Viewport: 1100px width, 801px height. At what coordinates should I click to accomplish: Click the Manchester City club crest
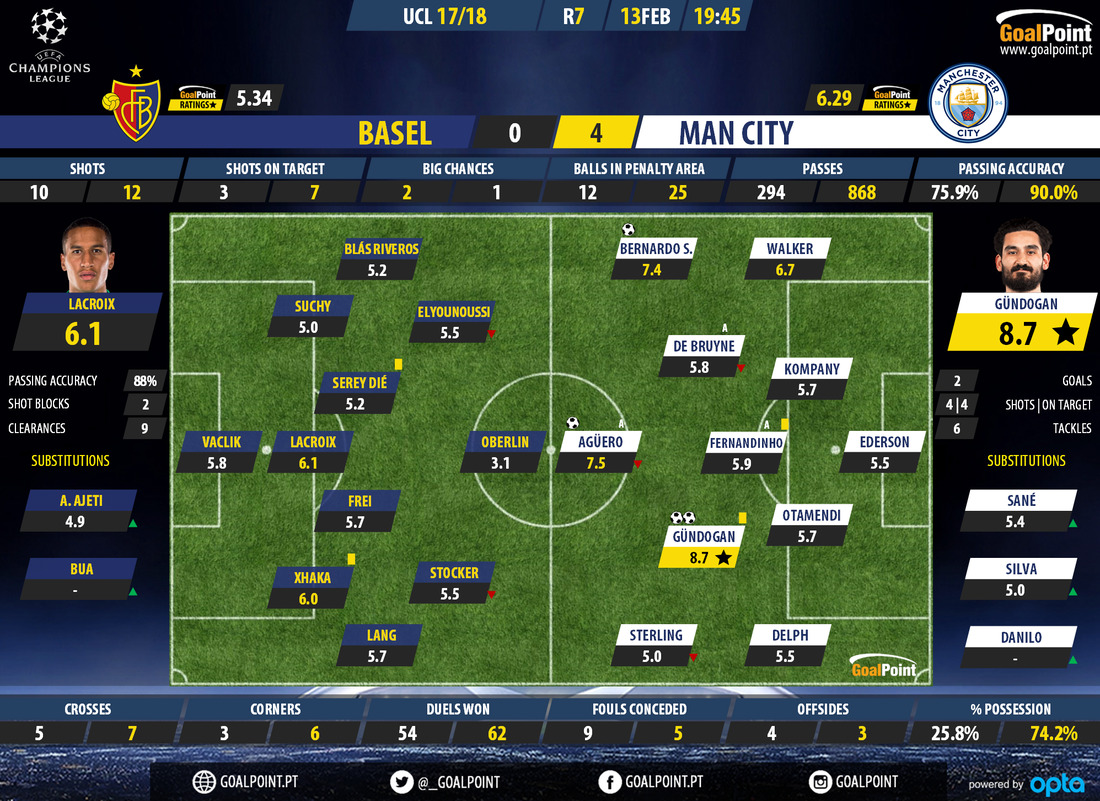click(x=969, y=104)
